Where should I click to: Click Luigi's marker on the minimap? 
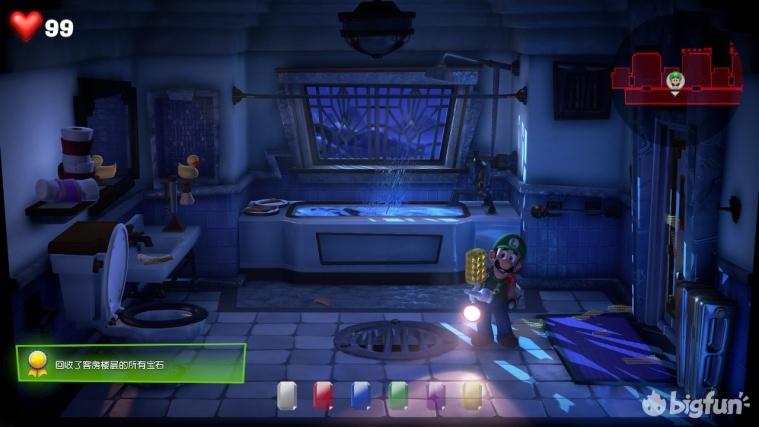(x=674, y=80)
